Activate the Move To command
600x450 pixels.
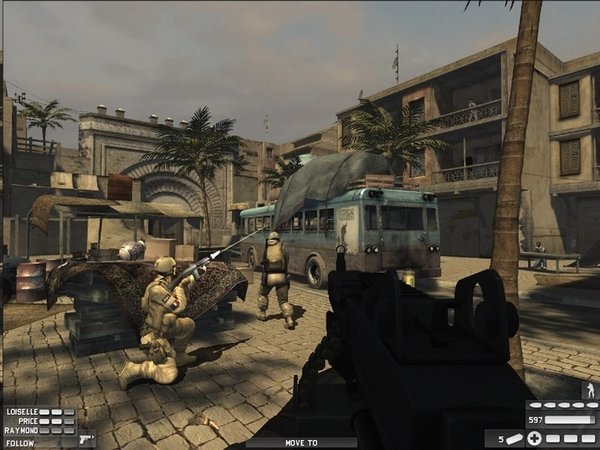click(300, 441)
